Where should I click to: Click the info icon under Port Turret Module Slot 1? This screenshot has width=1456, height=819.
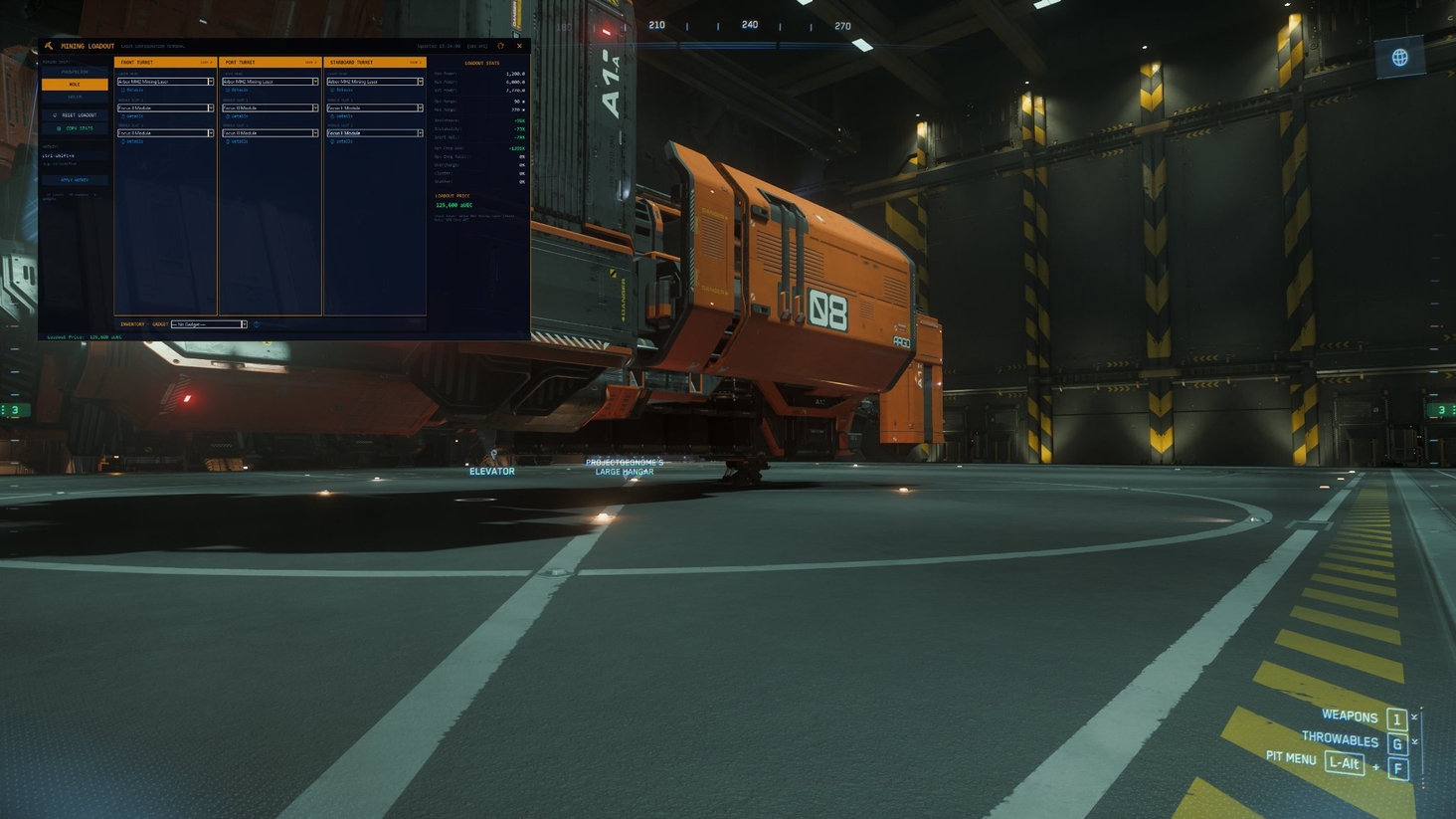click(228, 116)
